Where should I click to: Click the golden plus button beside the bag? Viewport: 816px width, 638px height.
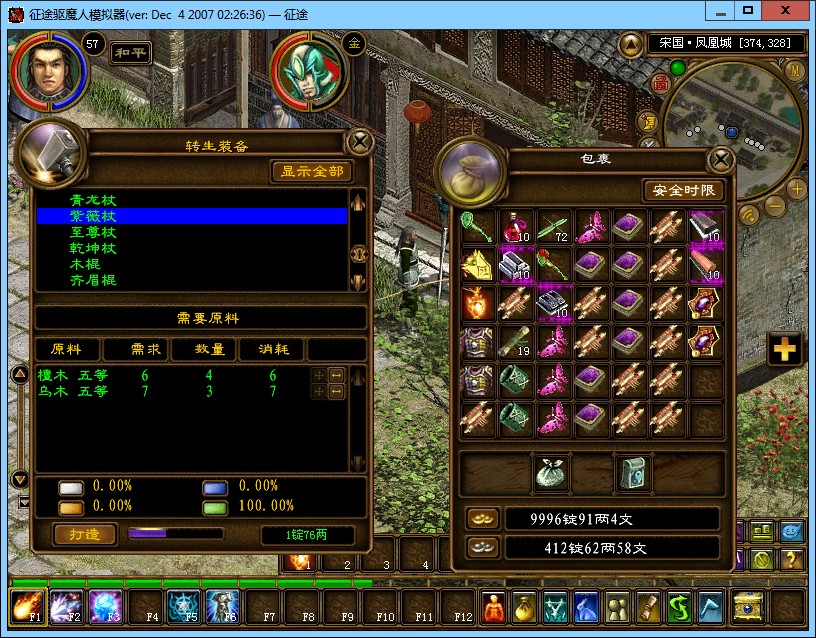tap(785, 348)
